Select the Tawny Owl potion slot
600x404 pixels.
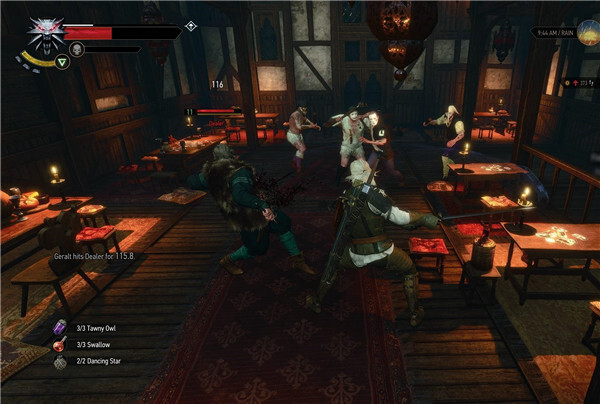point(59,327)
